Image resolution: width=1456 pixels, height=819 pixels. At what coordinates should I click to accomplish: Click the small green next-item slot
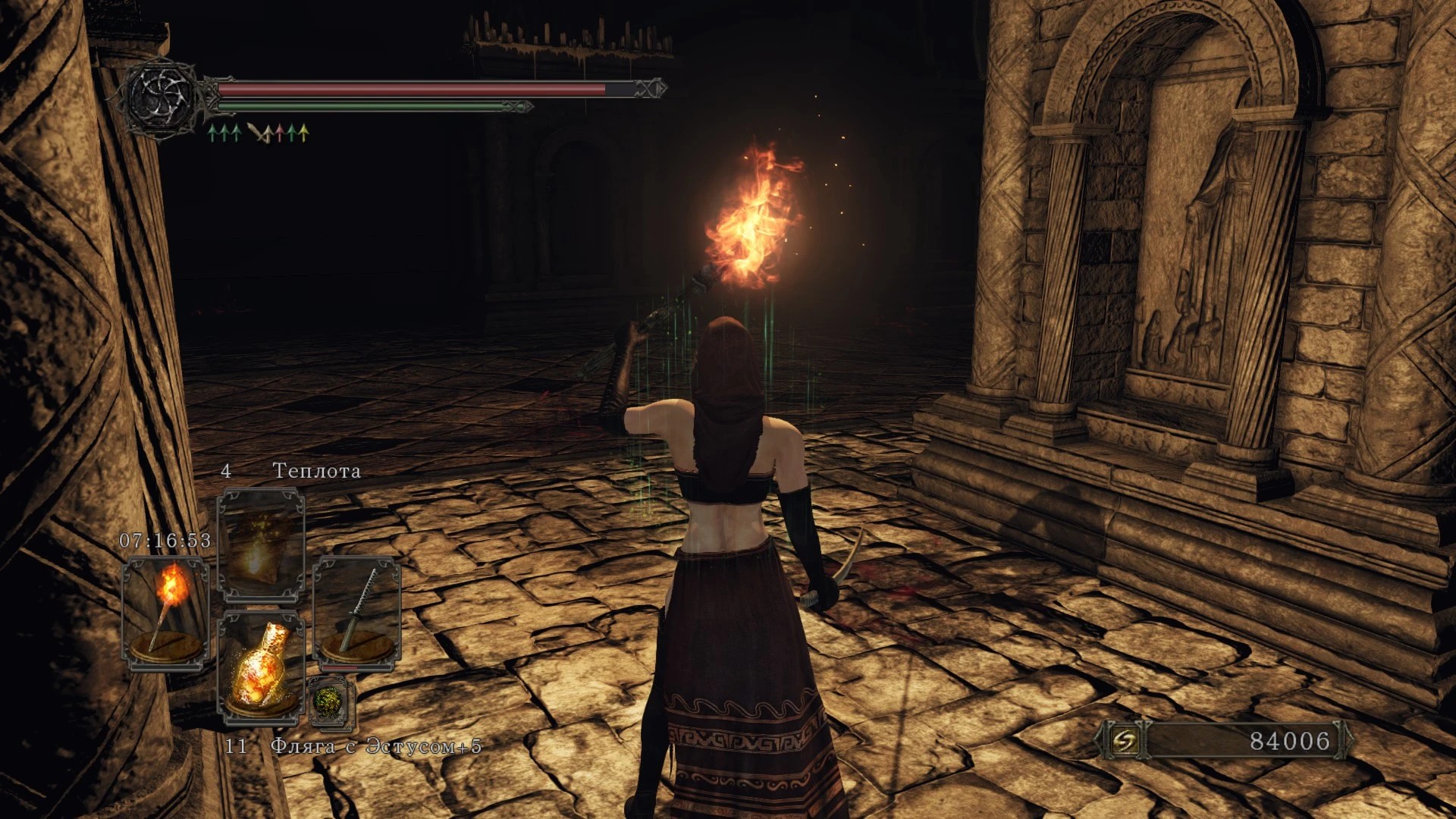pos(332,701)
